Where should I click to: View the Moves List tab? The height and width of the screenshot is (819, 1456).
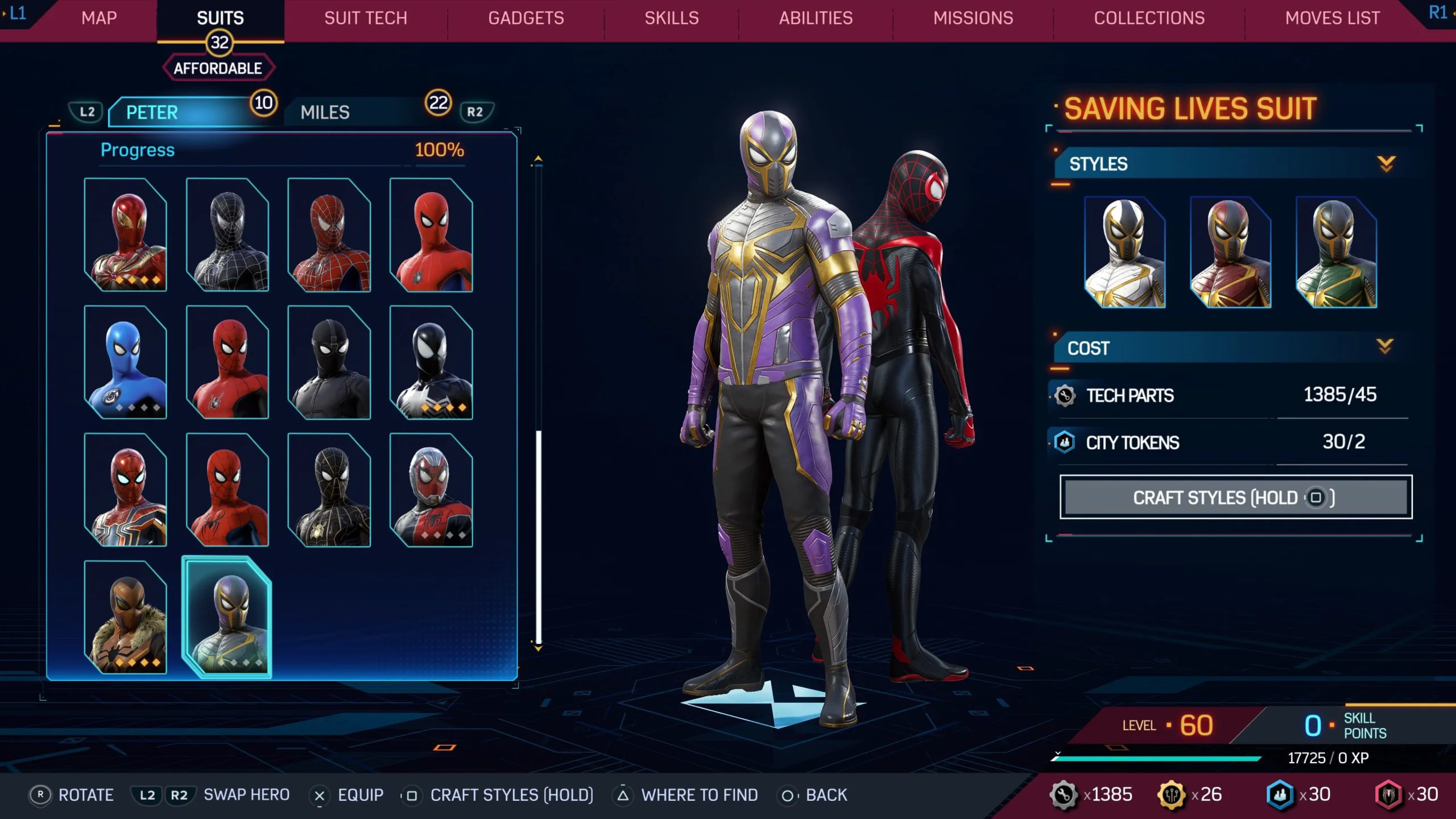click(x=1332, y=18)
